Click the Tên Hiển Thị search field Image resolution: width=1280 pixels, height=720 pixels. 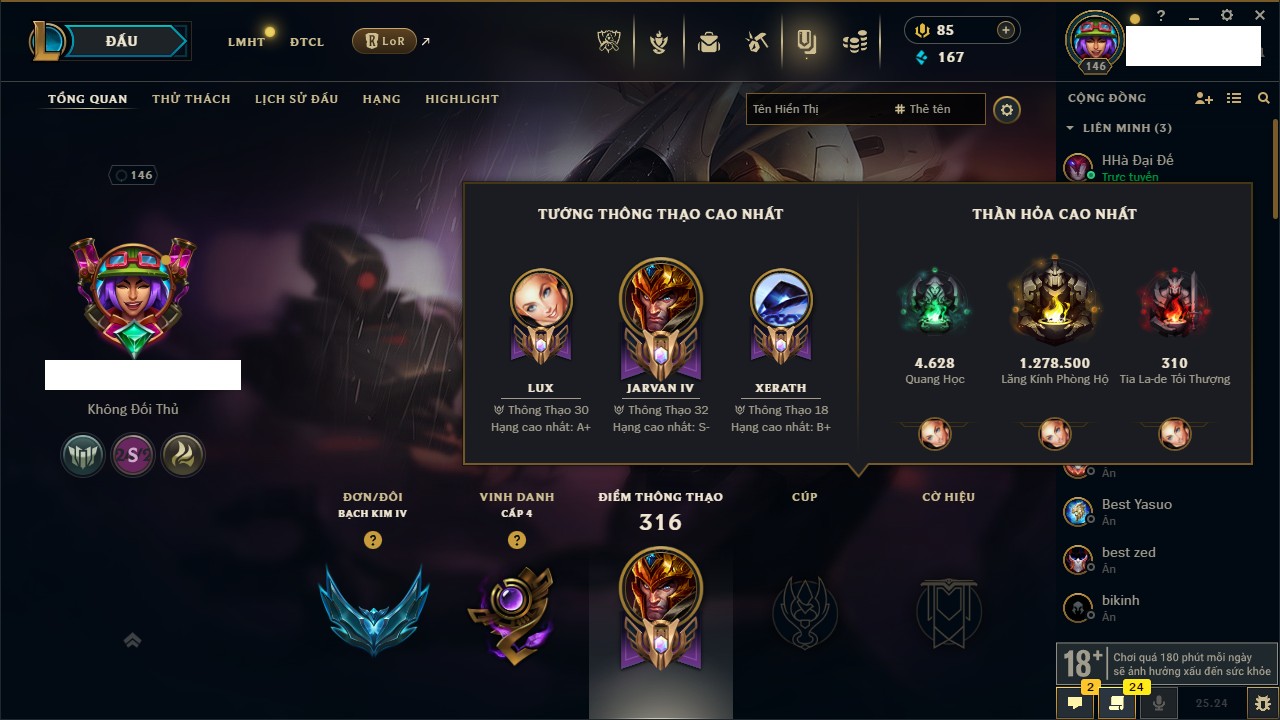815,109
